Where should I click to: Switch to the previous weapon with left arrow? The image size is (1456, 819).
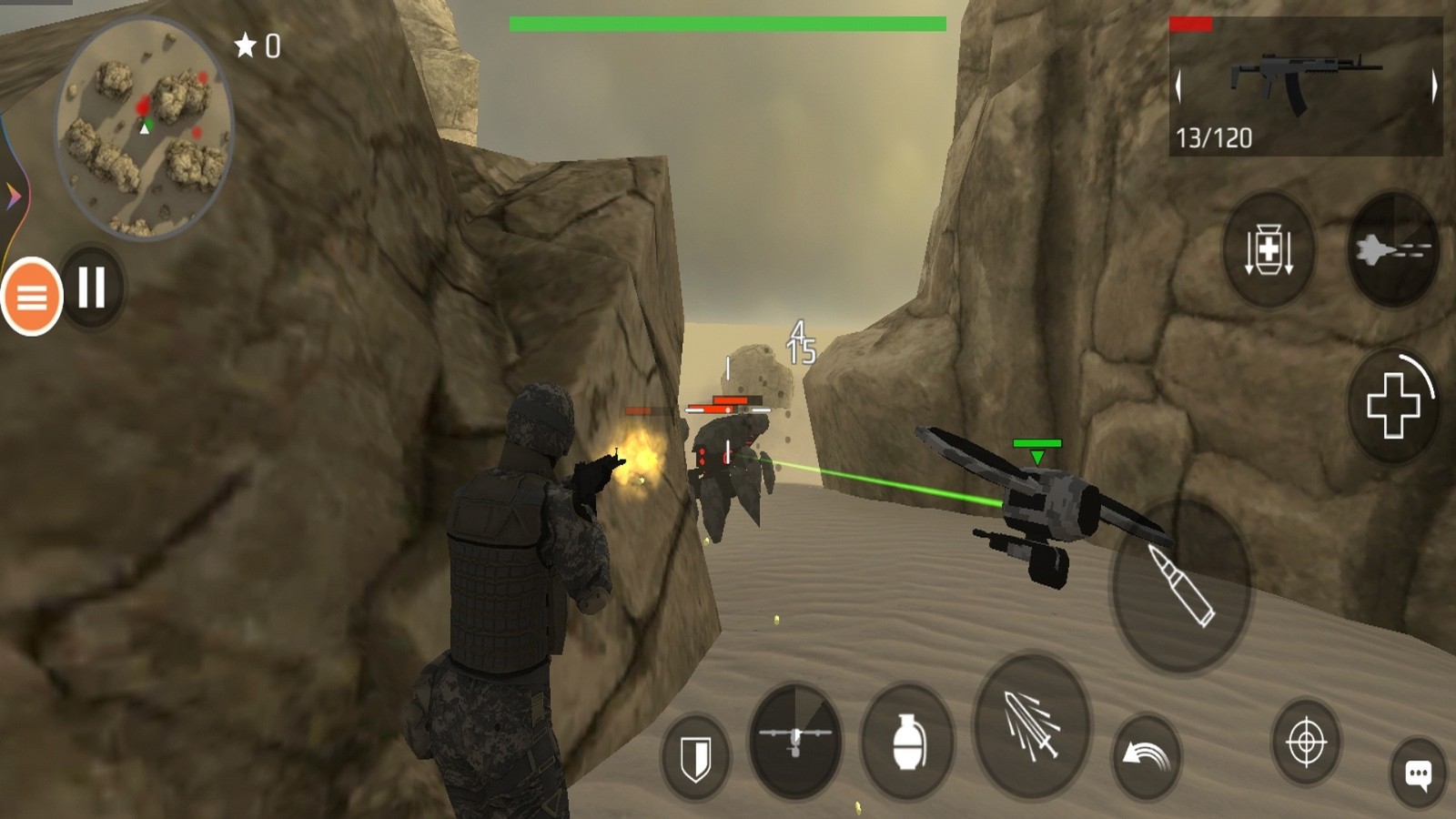tap(1179, 86)
